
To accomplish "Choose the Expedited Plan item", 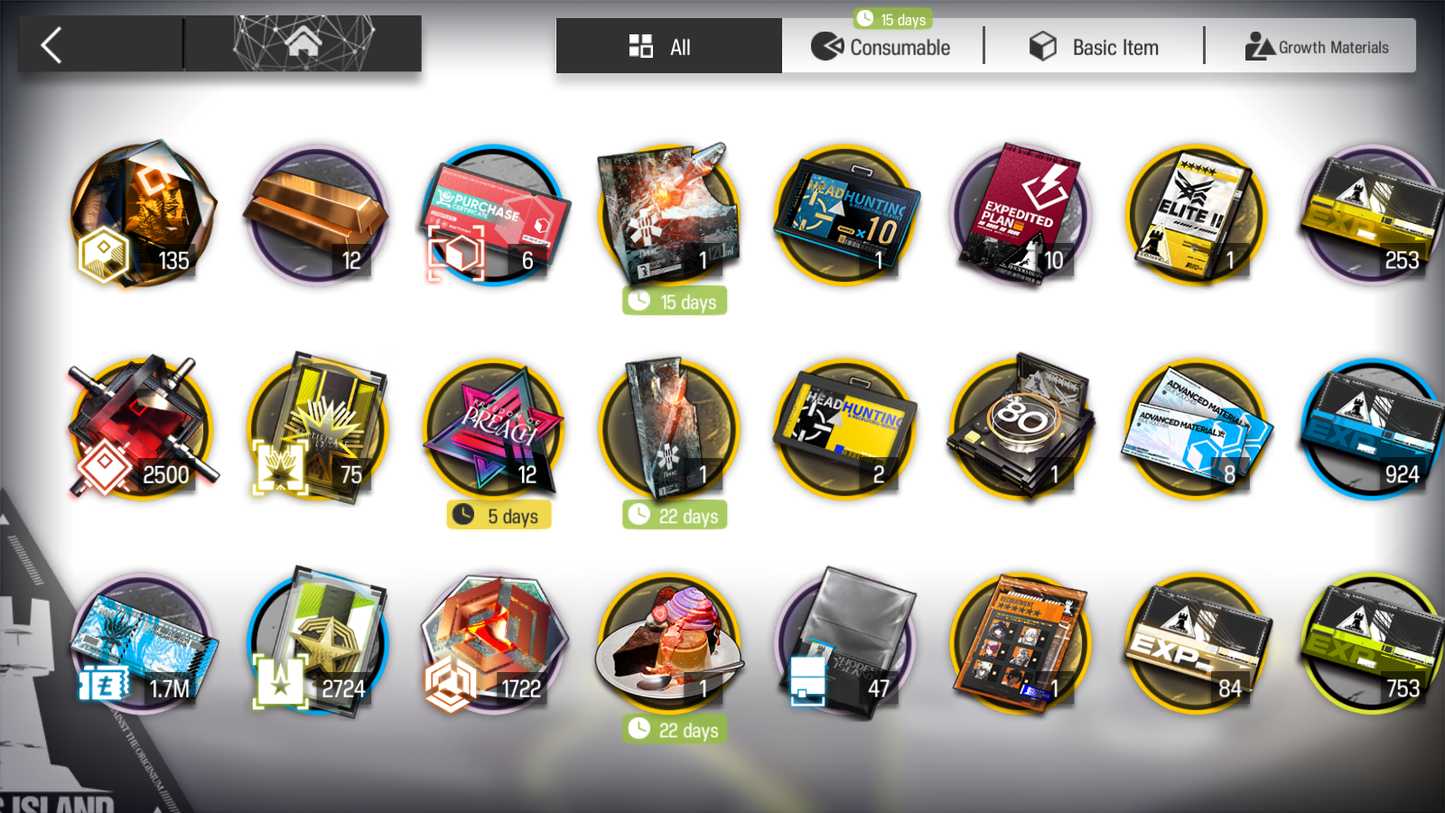I will pos(1019,215).
